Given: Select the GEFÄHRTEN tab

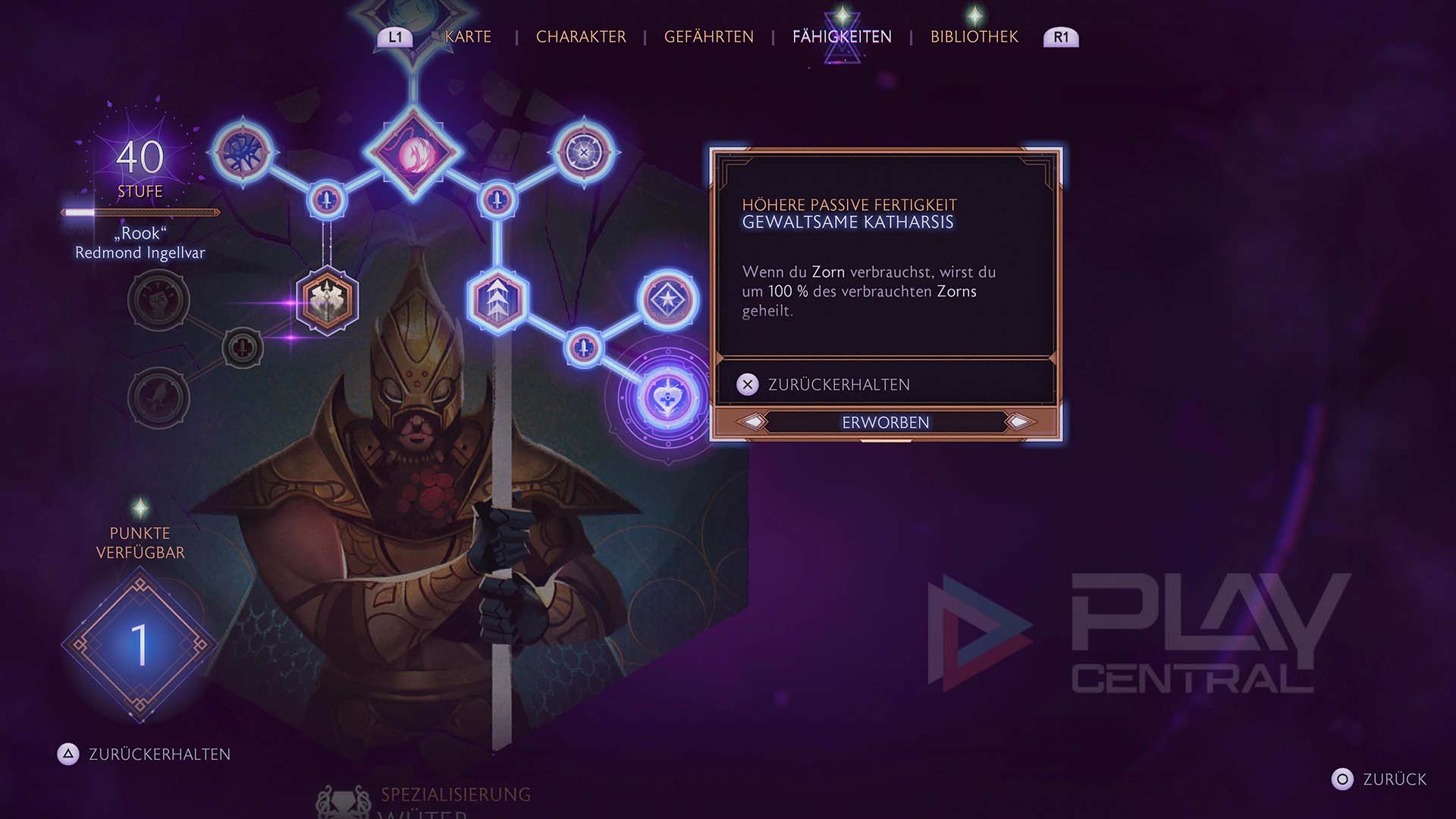Looking at the screenshot, I should tap(708, 36).
